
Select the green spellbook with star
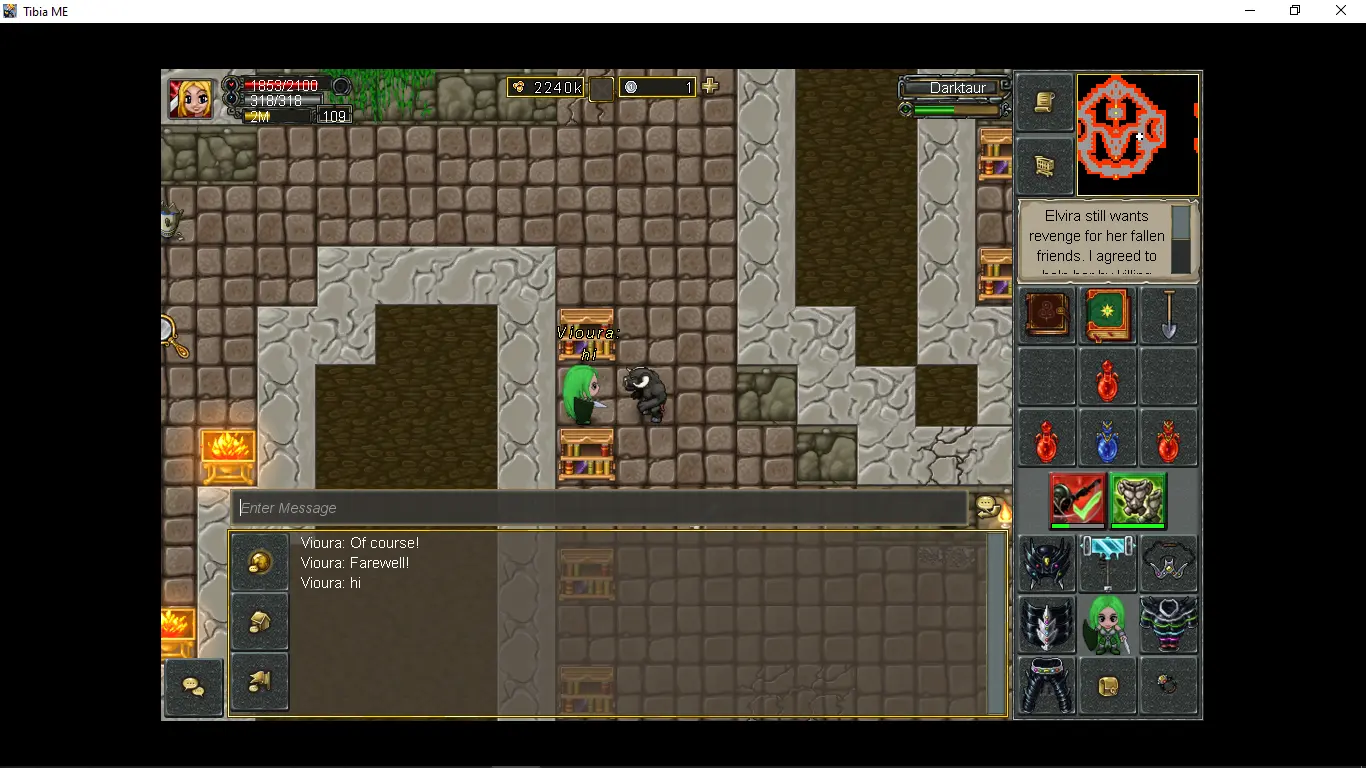click(1107, 316)
